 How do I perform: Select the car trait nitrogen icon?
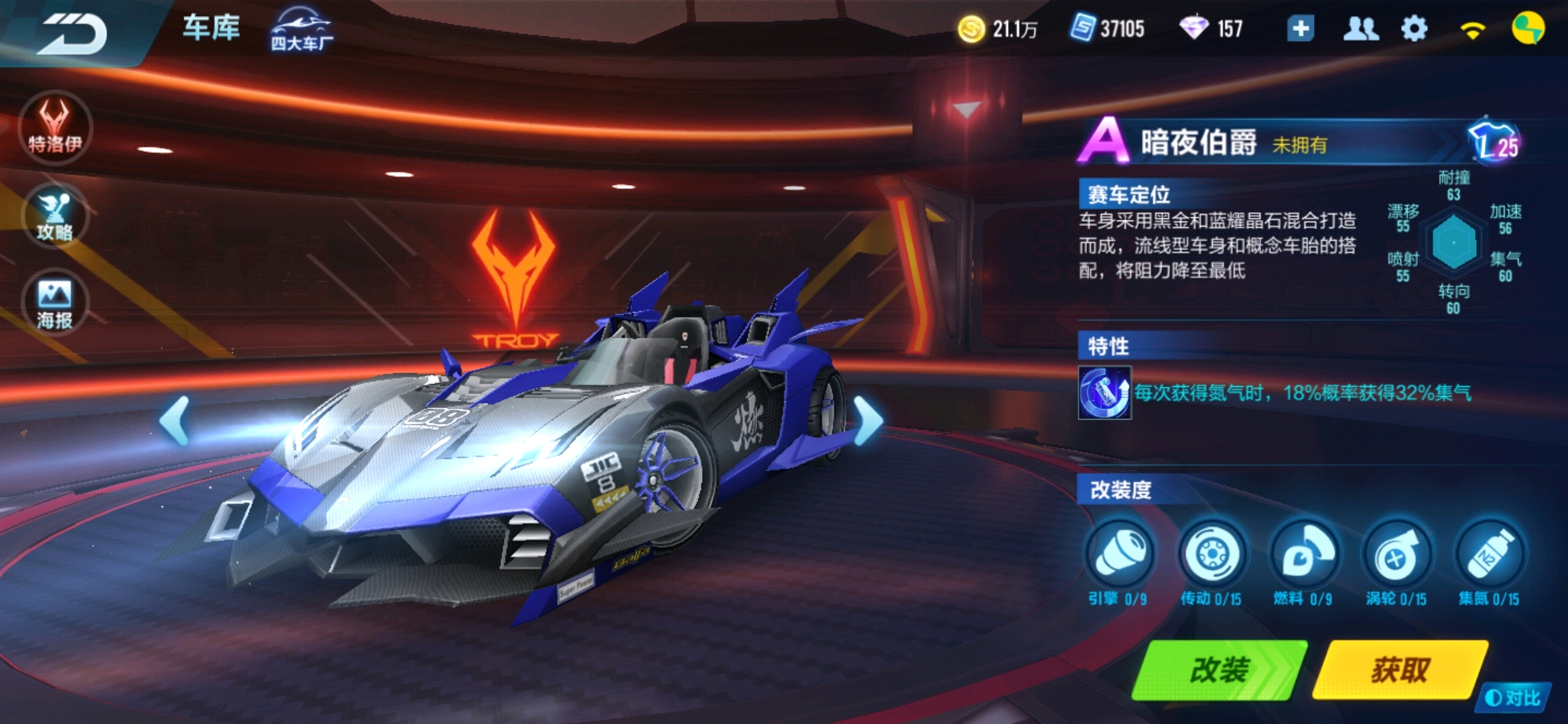[x=1104, y=393]
